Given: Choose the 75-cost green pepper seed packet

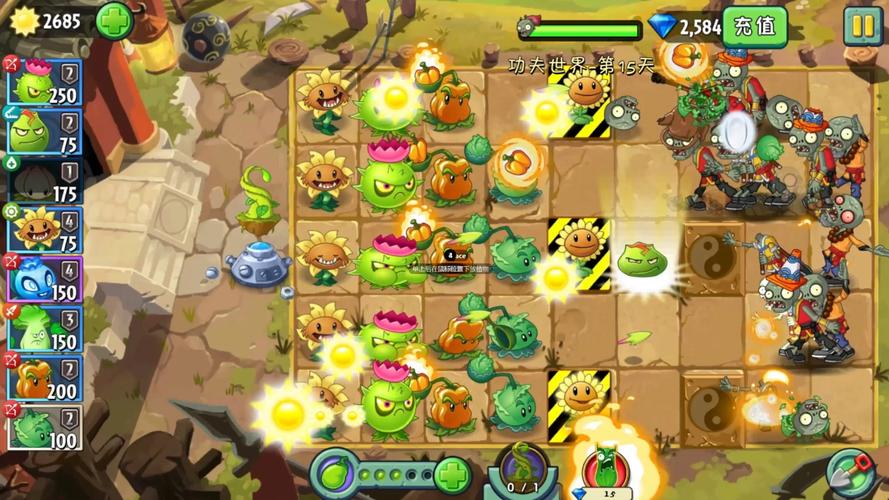Looking at the screenshot, I should (44, 131).
